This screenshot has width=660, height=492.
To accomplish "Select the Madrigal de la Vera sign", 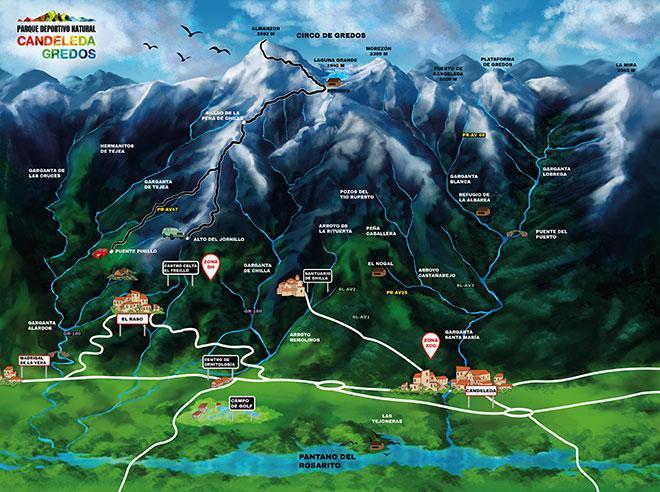I will (29, 363).
